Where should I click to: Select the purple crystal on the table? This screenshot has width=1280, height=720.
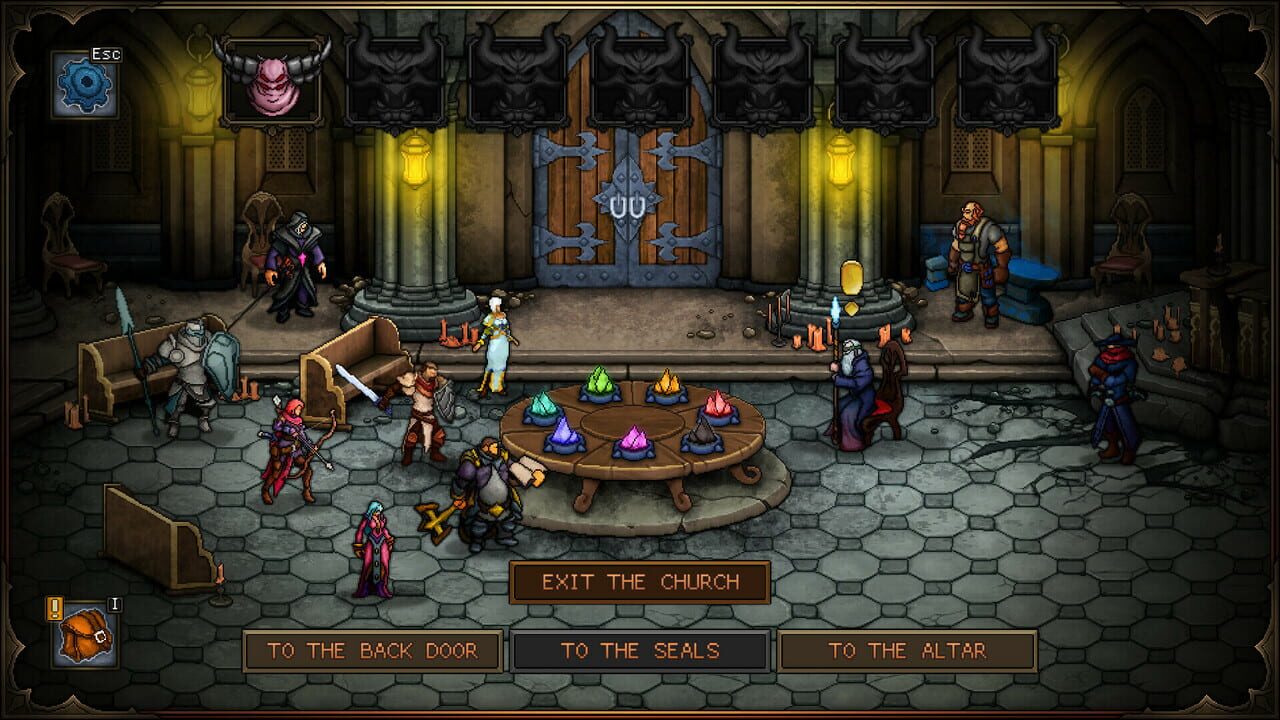click(x=564, y=430)
